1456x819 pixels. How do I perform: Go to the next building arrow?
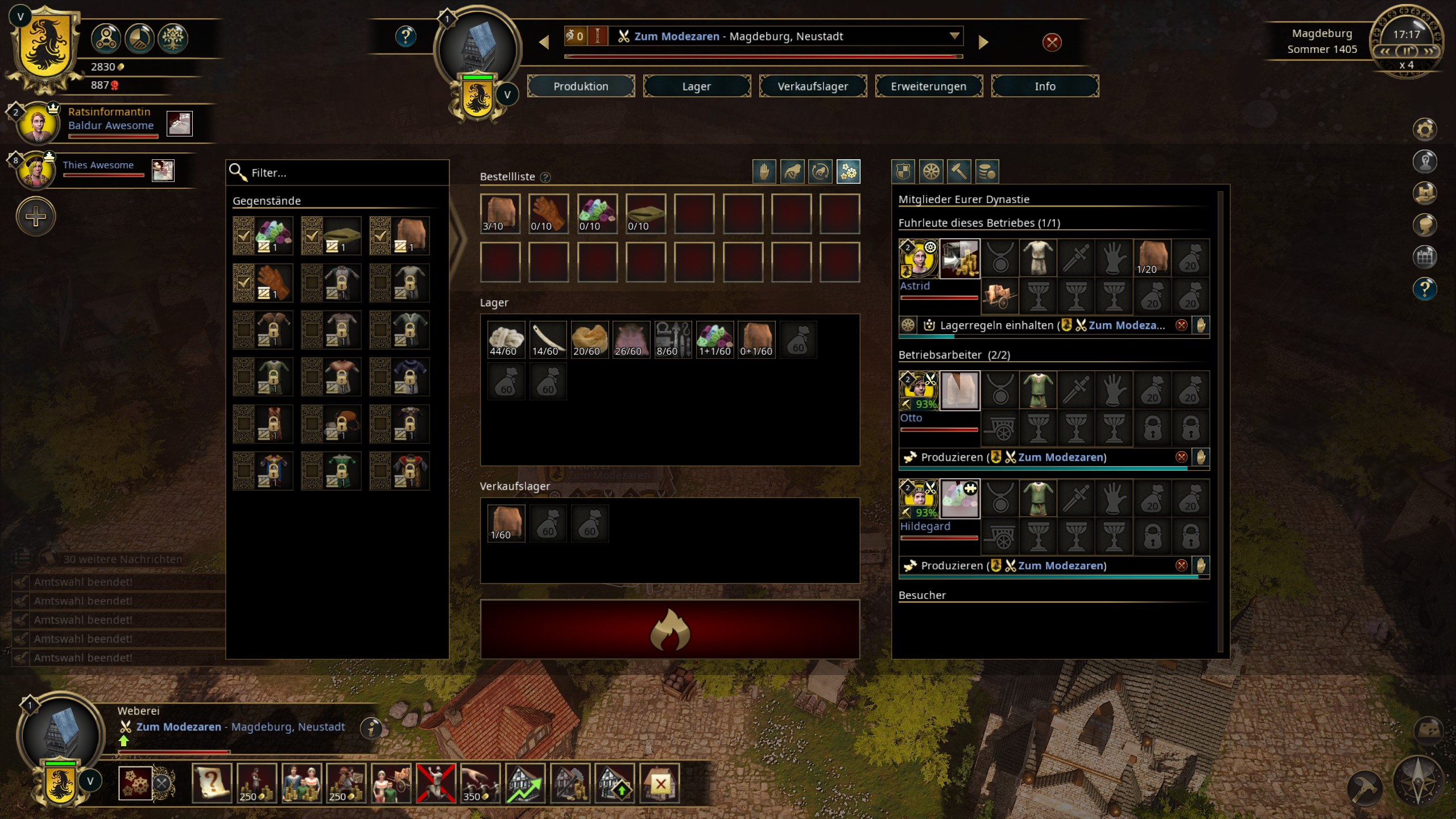click(x=983, y=42)
